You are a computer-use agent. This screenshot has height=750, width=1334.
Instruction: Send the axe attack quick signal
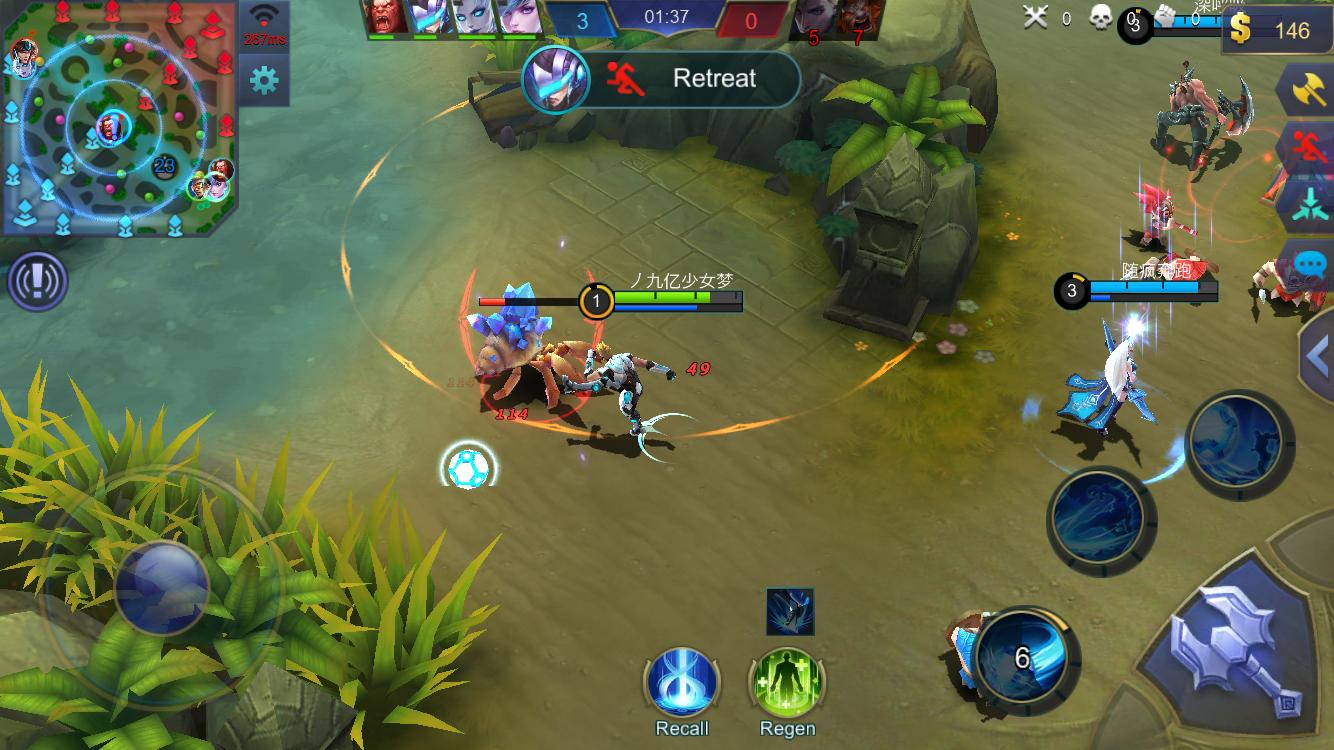coord(1307,92)
